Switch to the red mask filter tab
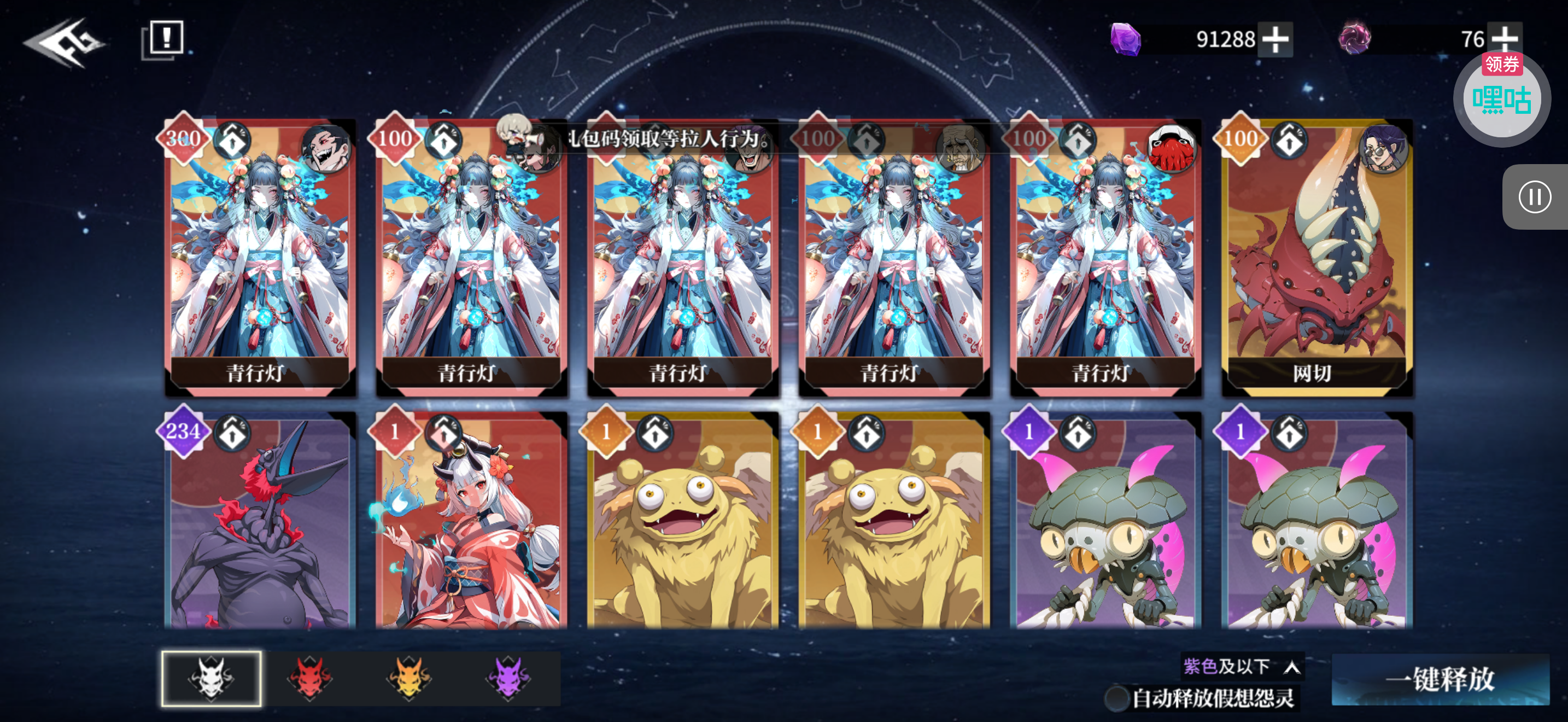The image size is (1568, 722). (x=311, y=678)
